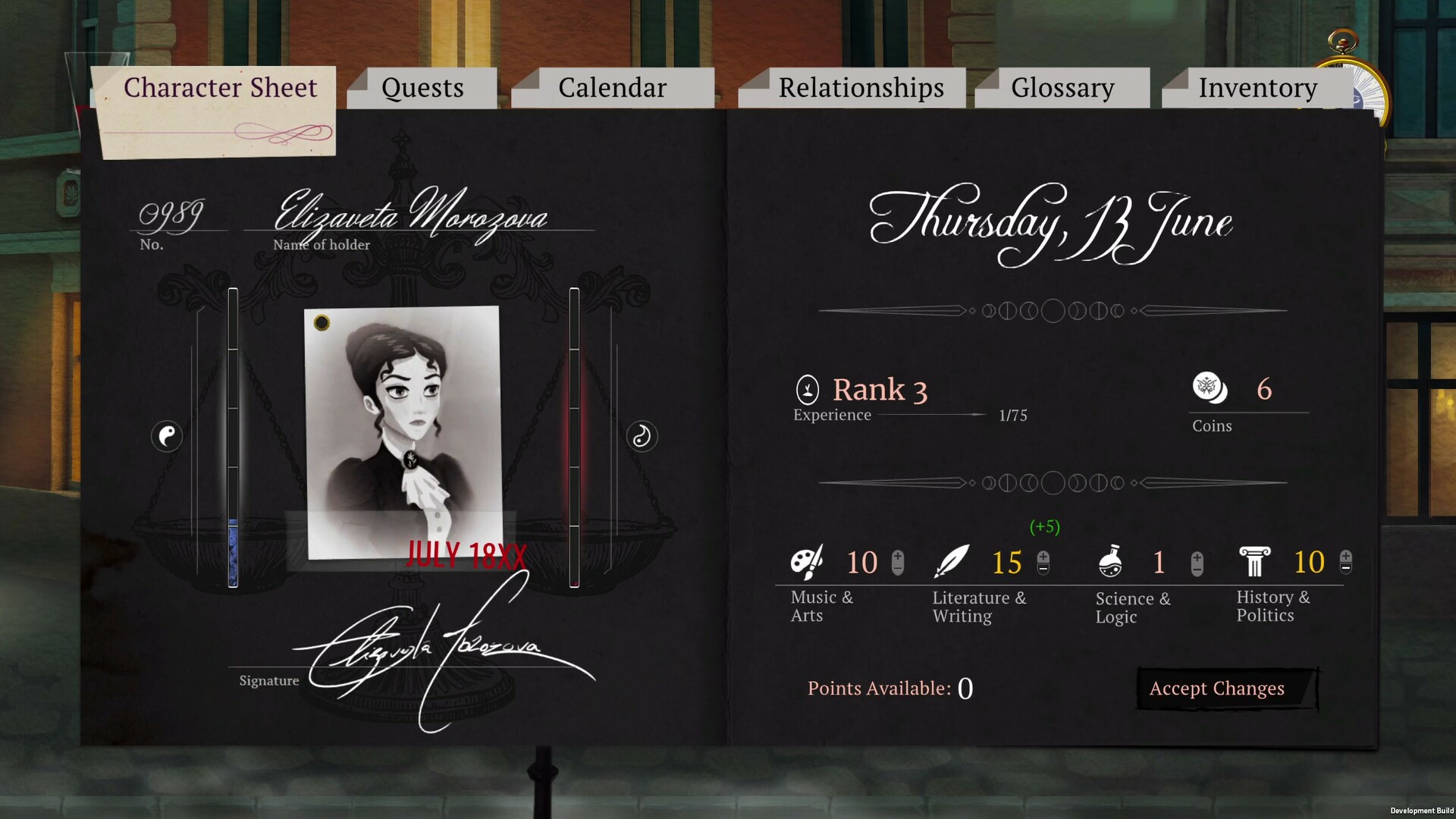Decrease Literature & Writing with its minus button

coord(1043,569)
